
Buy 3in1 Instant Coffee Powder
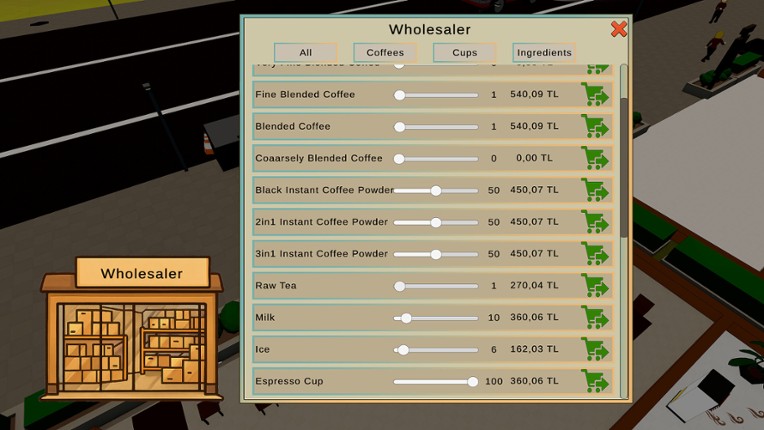[597, 254]
